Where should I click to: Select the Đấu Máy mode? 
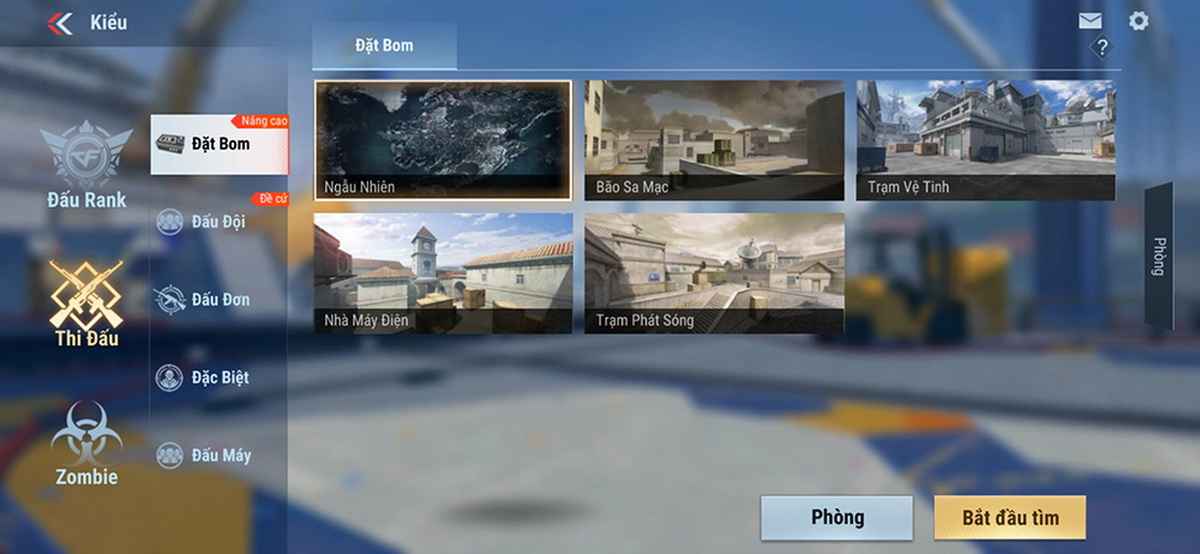(218, 455)
